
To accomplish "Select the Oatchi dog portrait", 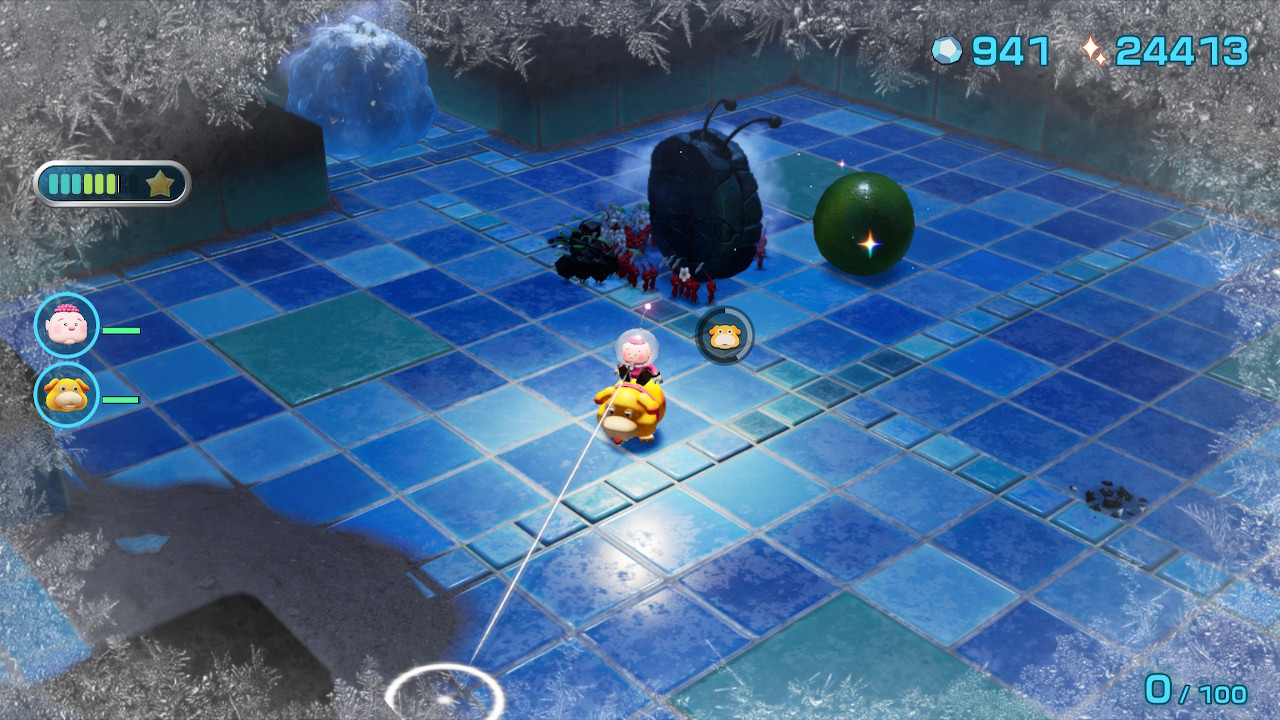I will [x=67, y=395].
